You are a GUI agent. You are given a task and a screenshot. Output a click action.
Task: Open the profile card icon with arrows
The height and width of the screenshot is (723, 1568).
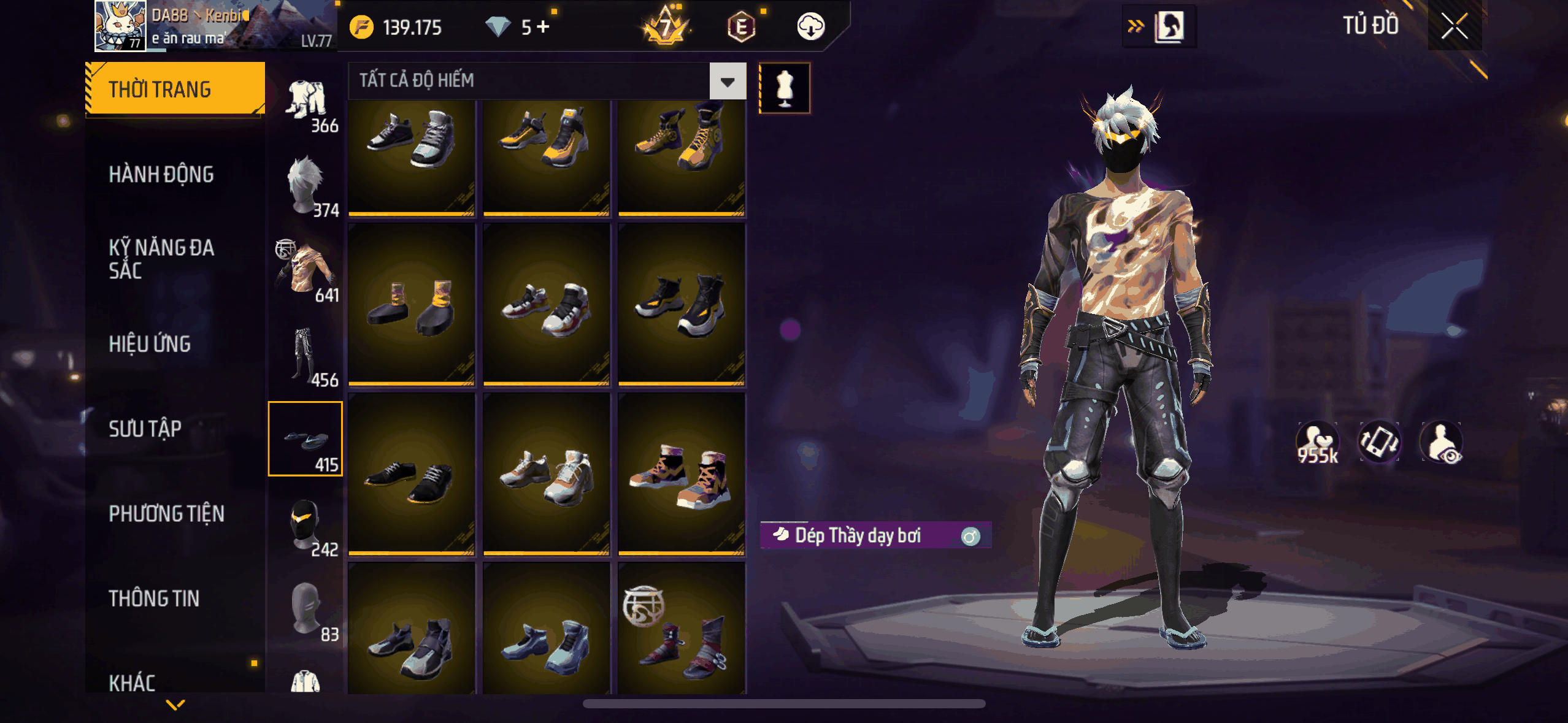point(1159,27)
